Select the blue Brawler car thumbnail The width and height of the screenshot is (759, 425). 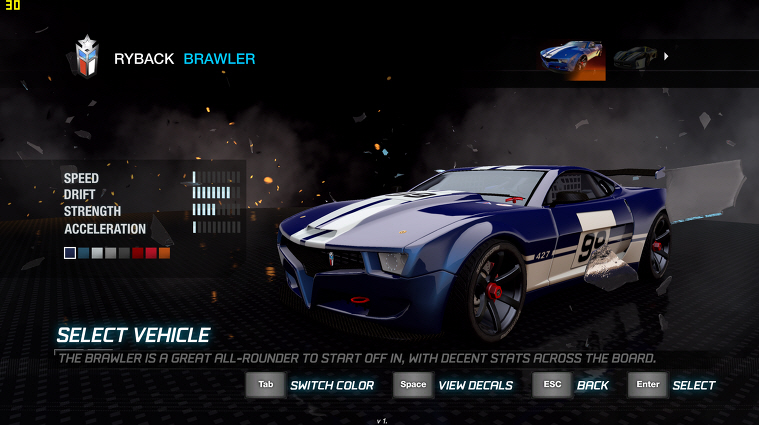[572, 59]
